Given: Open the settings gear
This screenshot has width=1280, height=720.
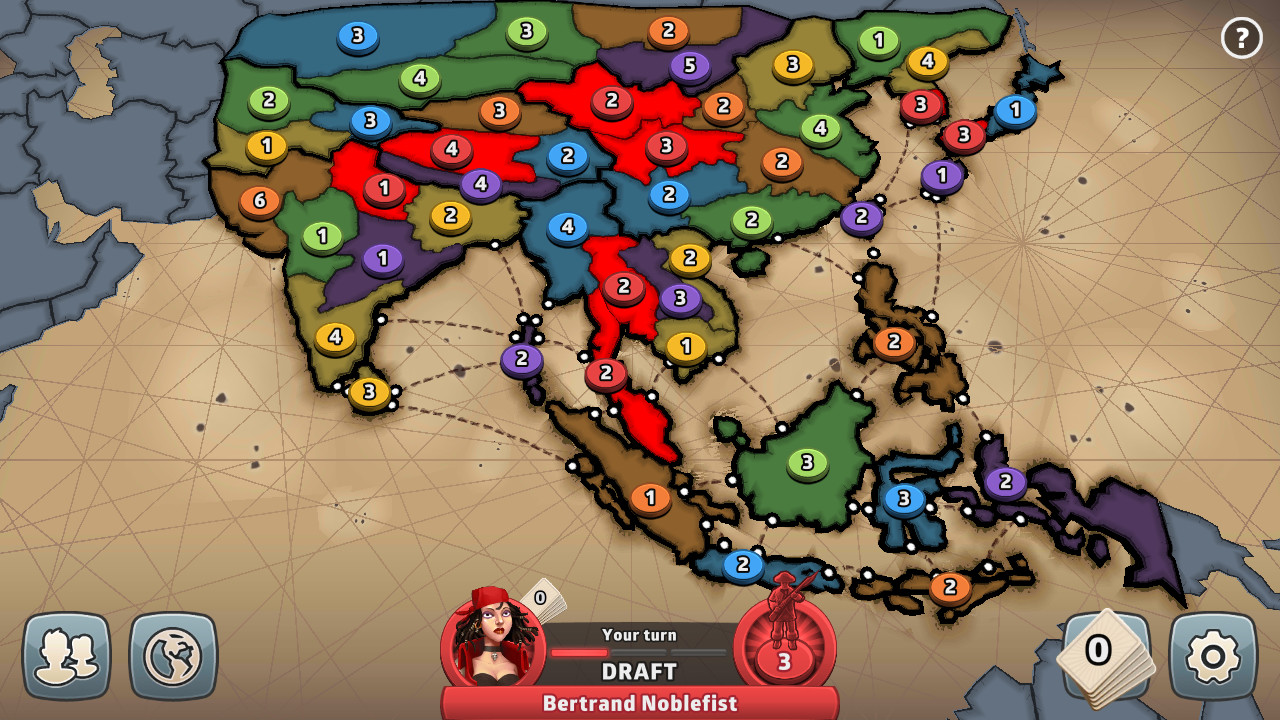Looking at the screenshot, I should pyautogui.click(x=1211, y=653).
